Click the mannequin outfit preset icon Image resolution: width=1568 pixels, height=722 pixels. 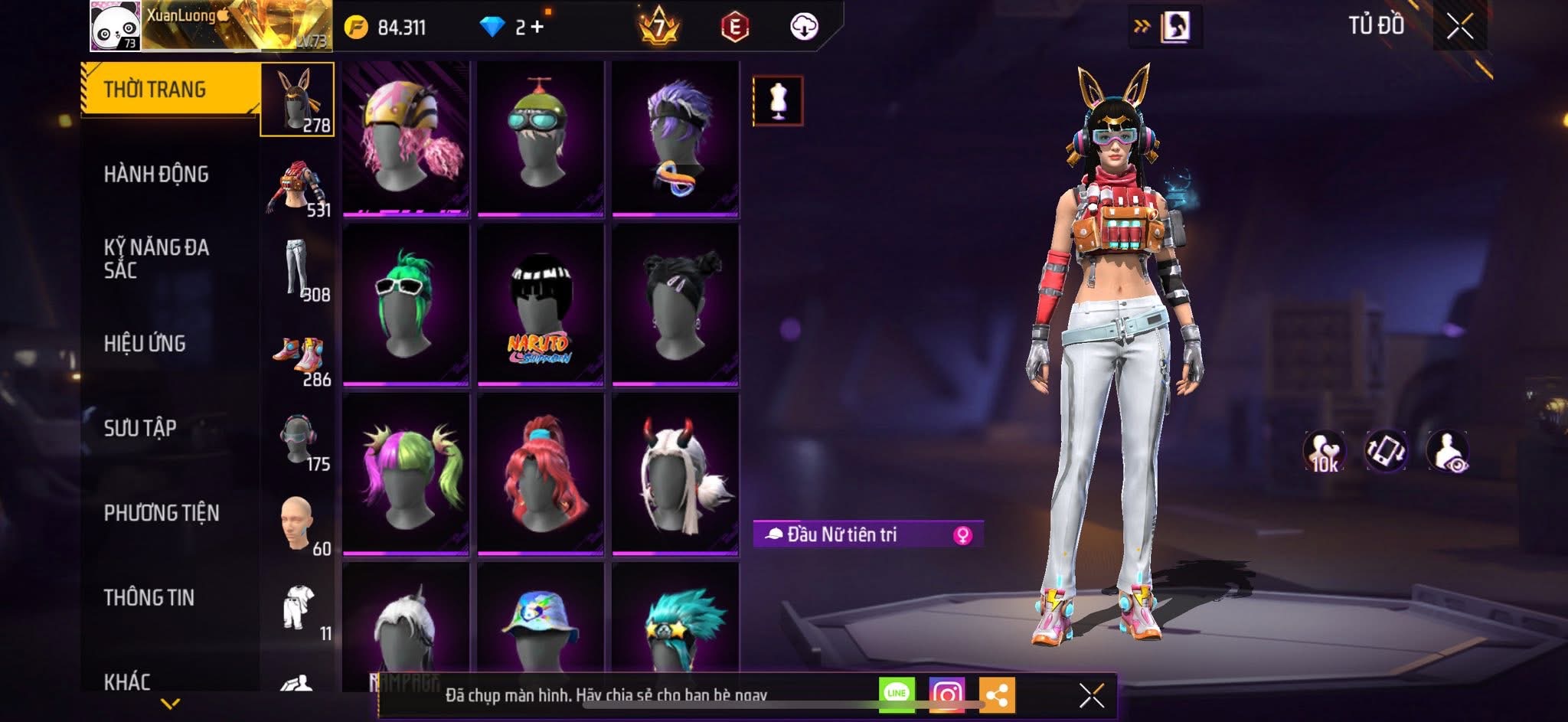[778, 100]
